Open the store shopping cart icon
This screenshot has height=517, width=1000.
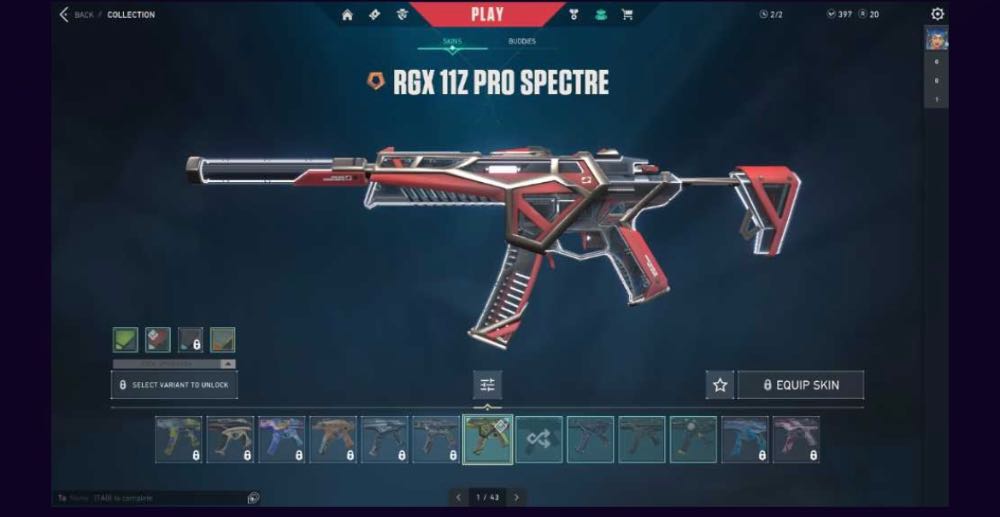[627, 15]
